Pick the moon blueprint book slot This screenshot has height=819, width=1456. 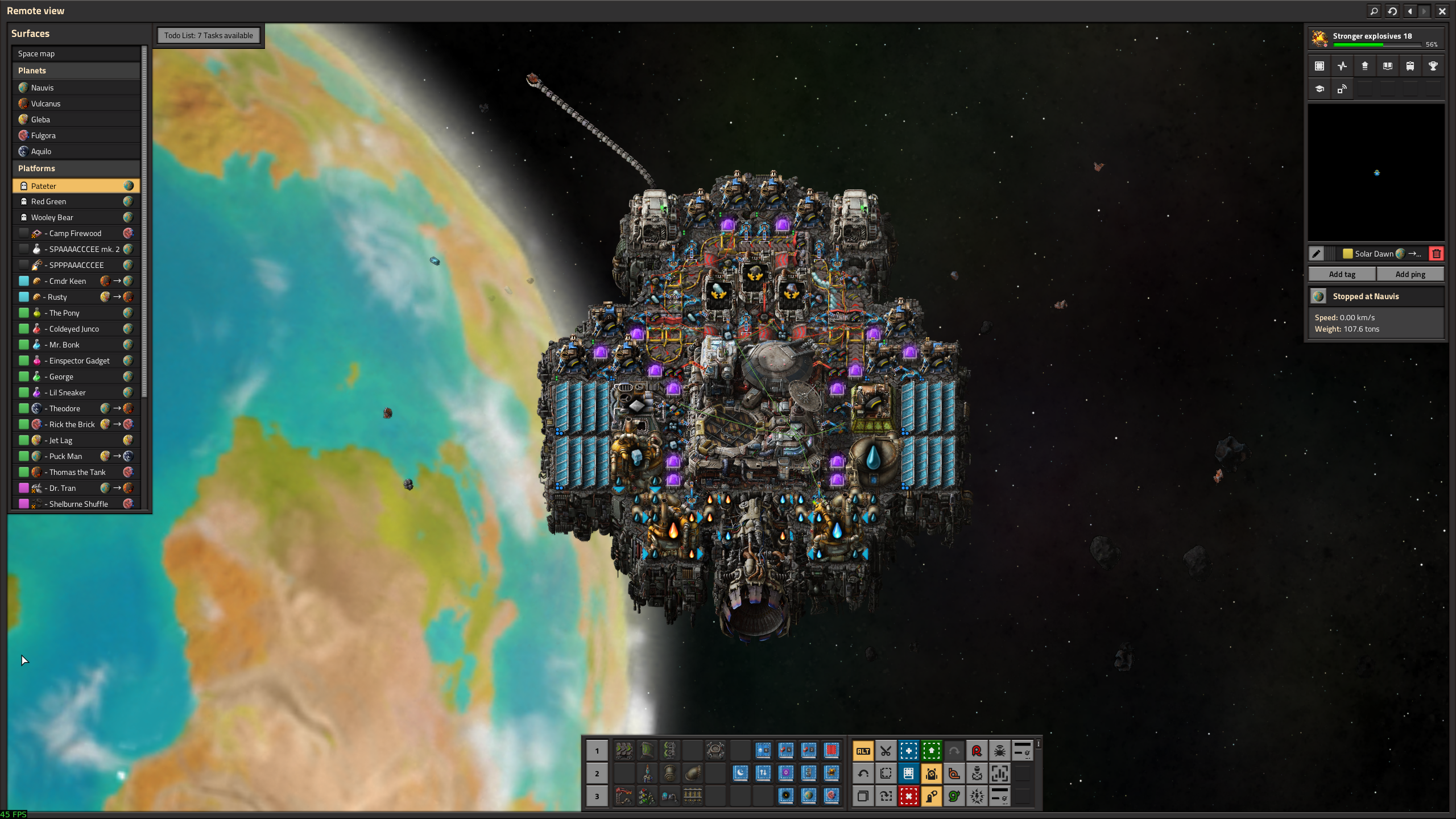tap(740, 772)
